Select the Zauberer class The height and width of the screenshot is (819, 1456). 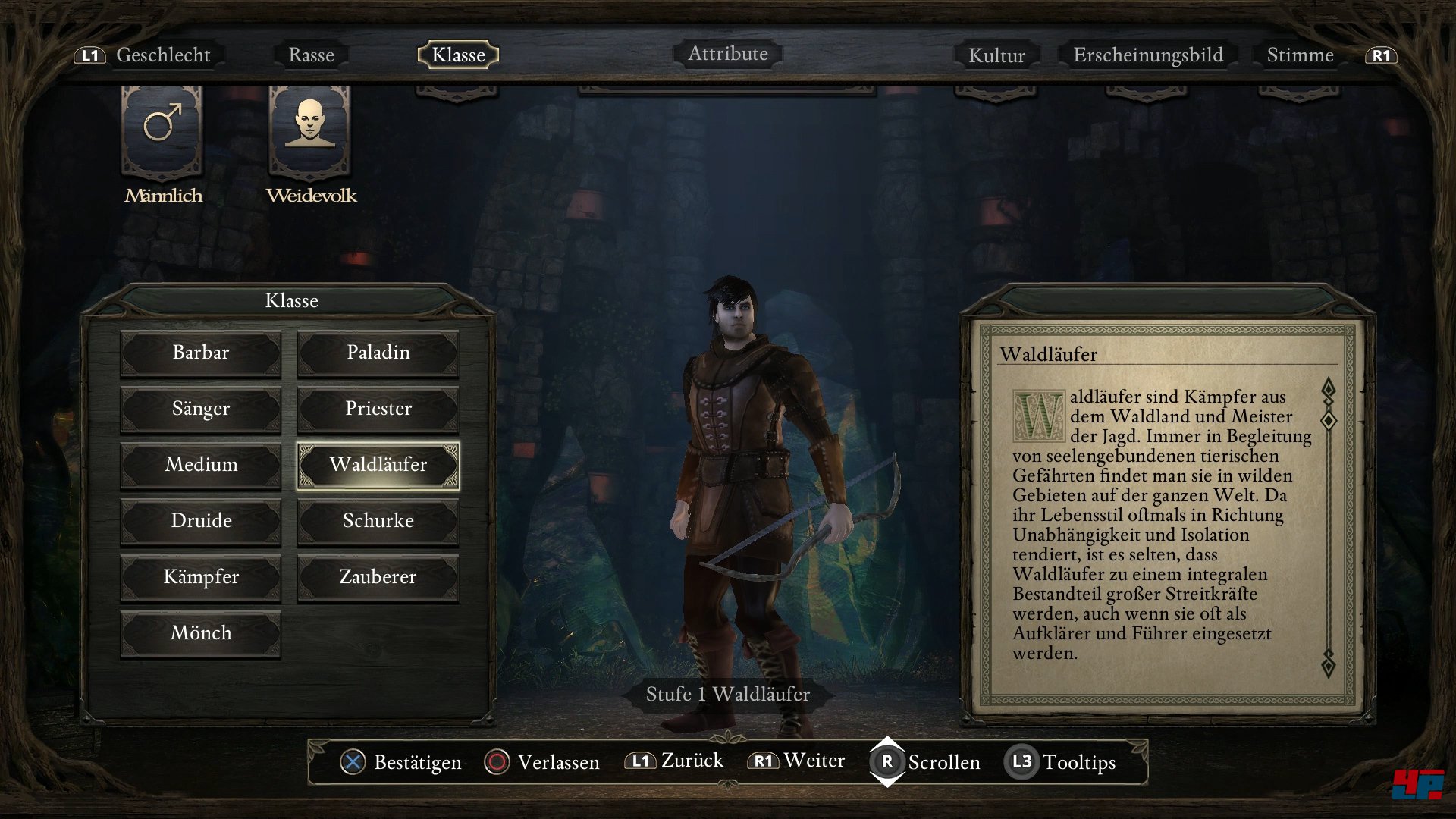[x=378, y=577]
